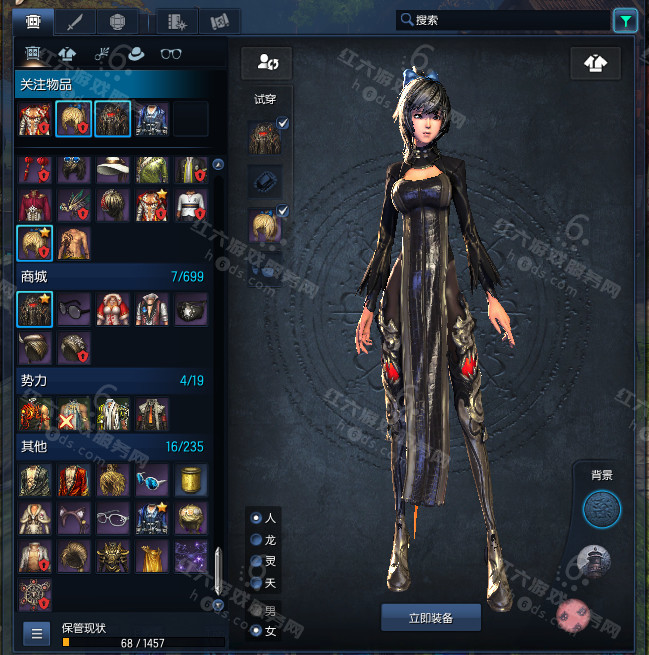
Task: Select the golden cylinder item in 其他
Action: 191,480
